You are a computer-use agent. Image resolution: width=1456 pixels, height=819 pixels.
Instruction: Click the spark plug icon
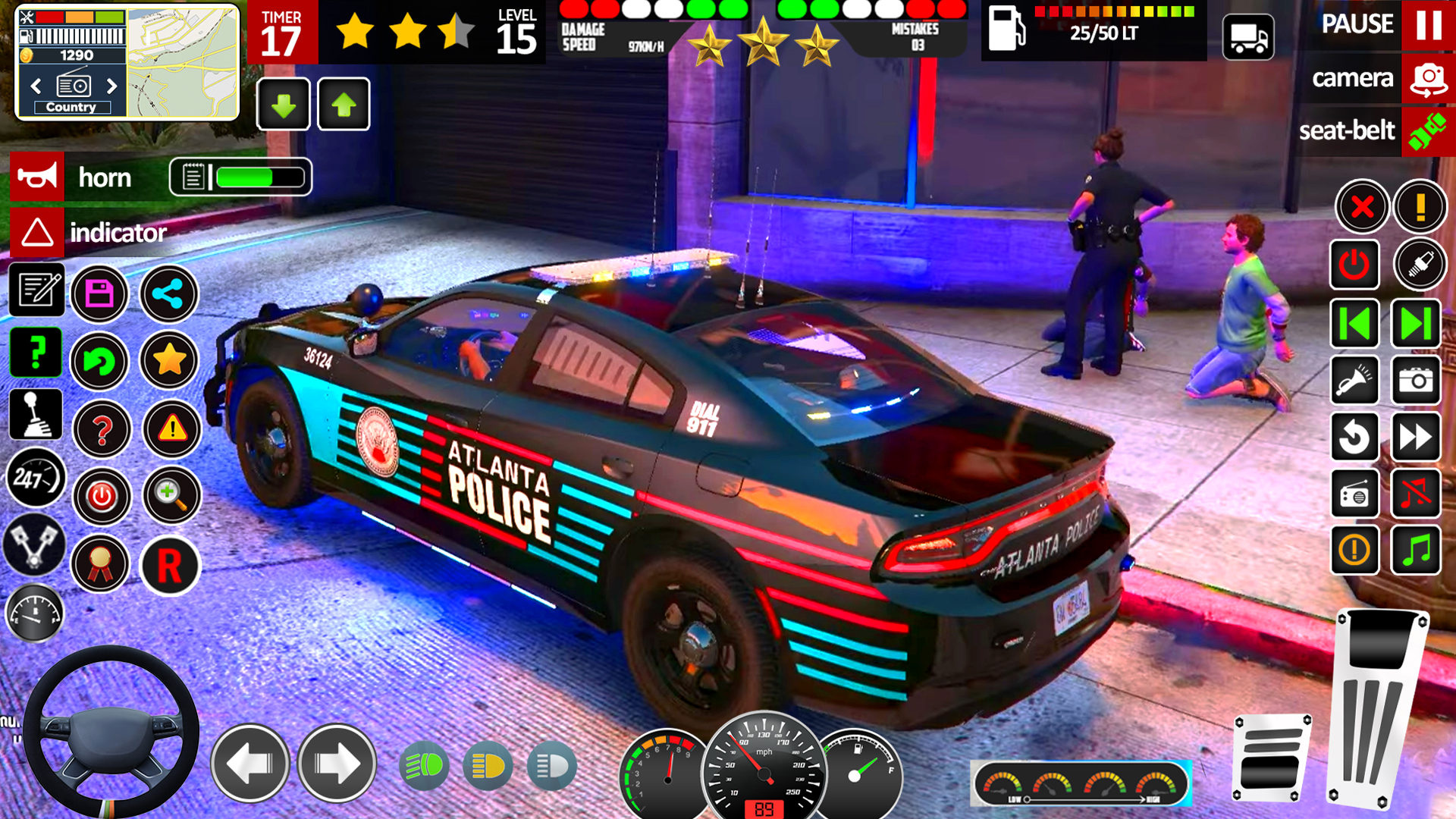click(x=1419, y=265)
